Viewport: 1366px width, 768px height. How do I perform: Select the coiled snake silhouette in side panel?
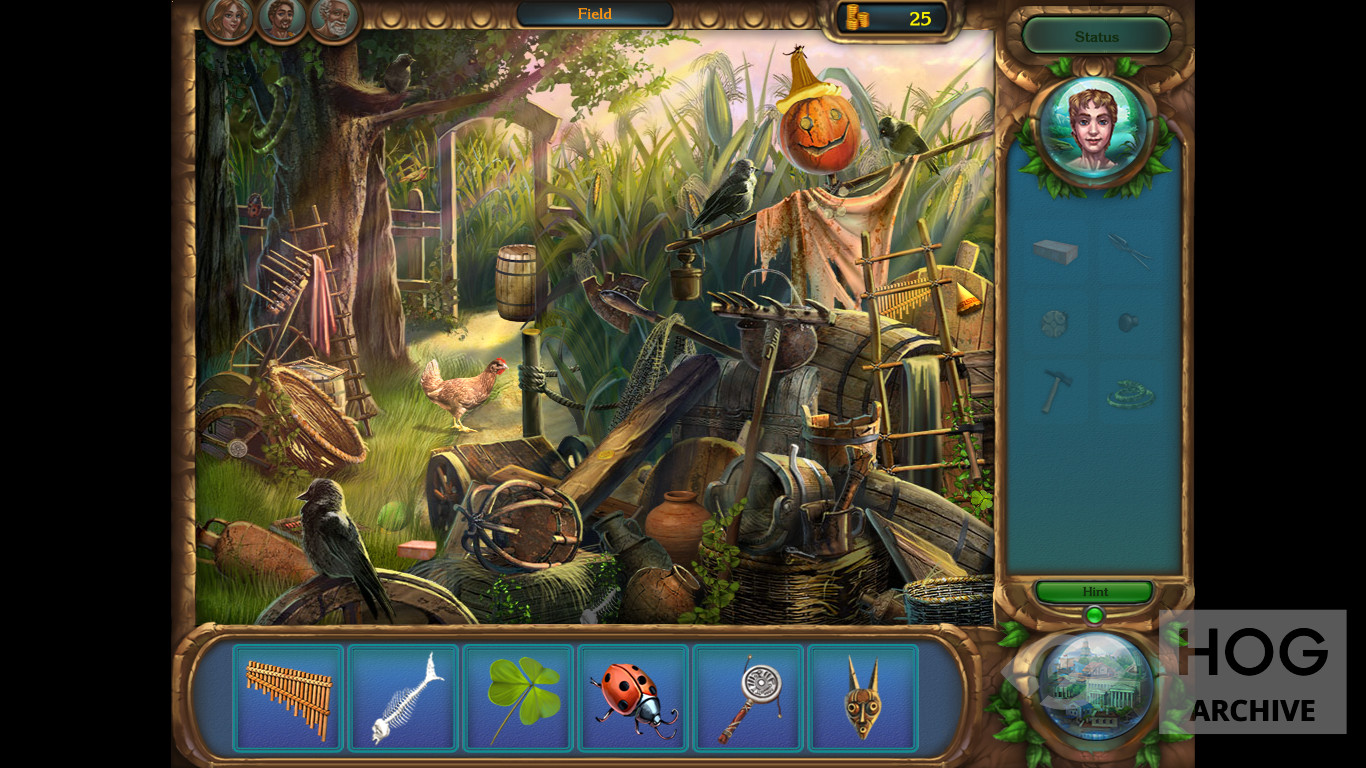click(x=1130, y=394)
